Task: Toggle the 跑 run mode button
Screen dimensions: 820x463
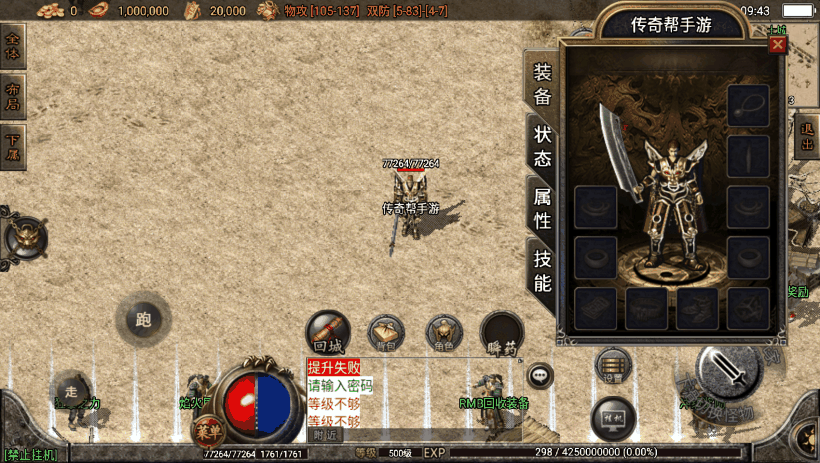Action: pyautogui.click(x=142, y=320)
